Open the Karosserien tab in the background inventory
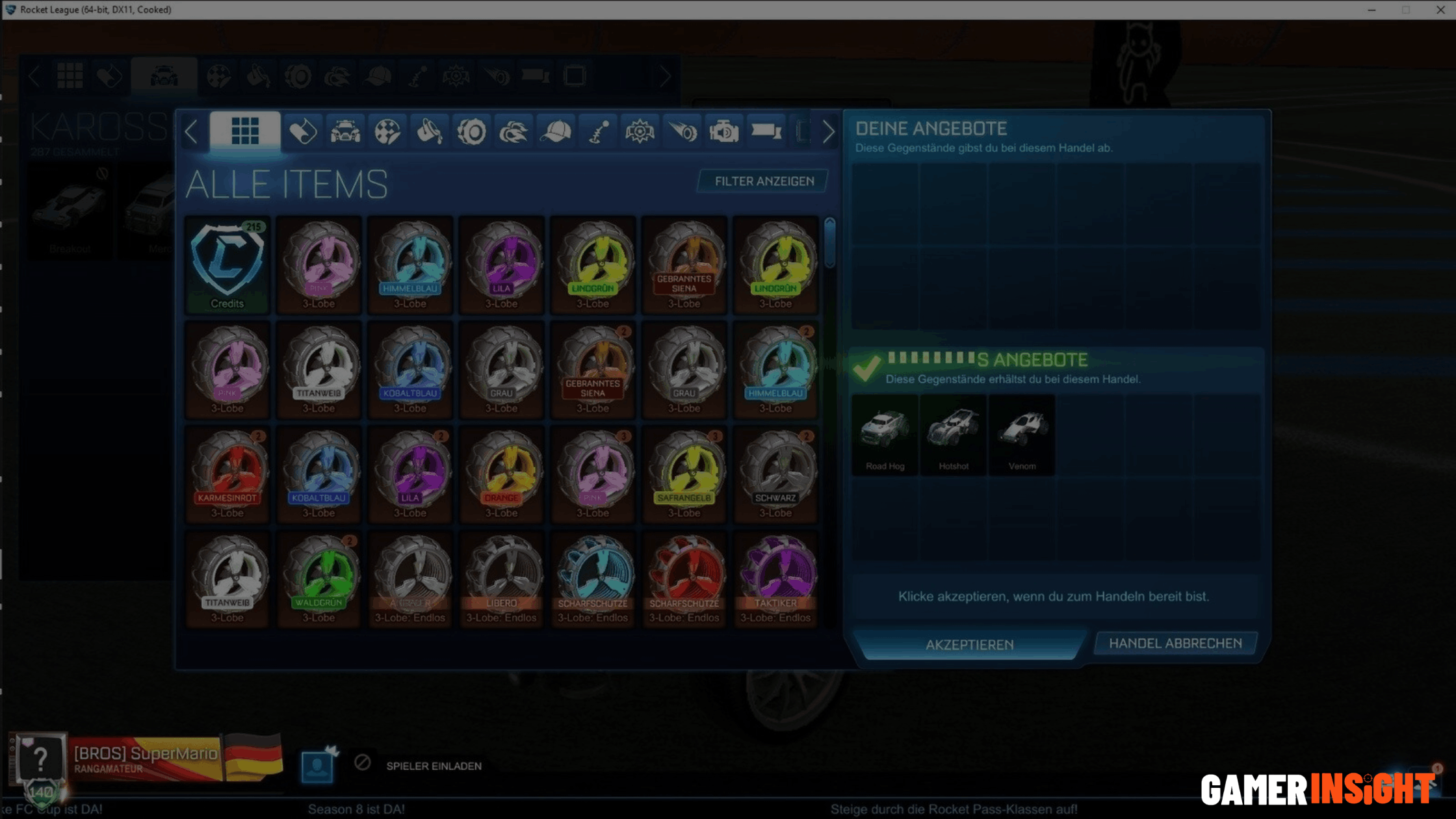 click(x=164, y=75)
